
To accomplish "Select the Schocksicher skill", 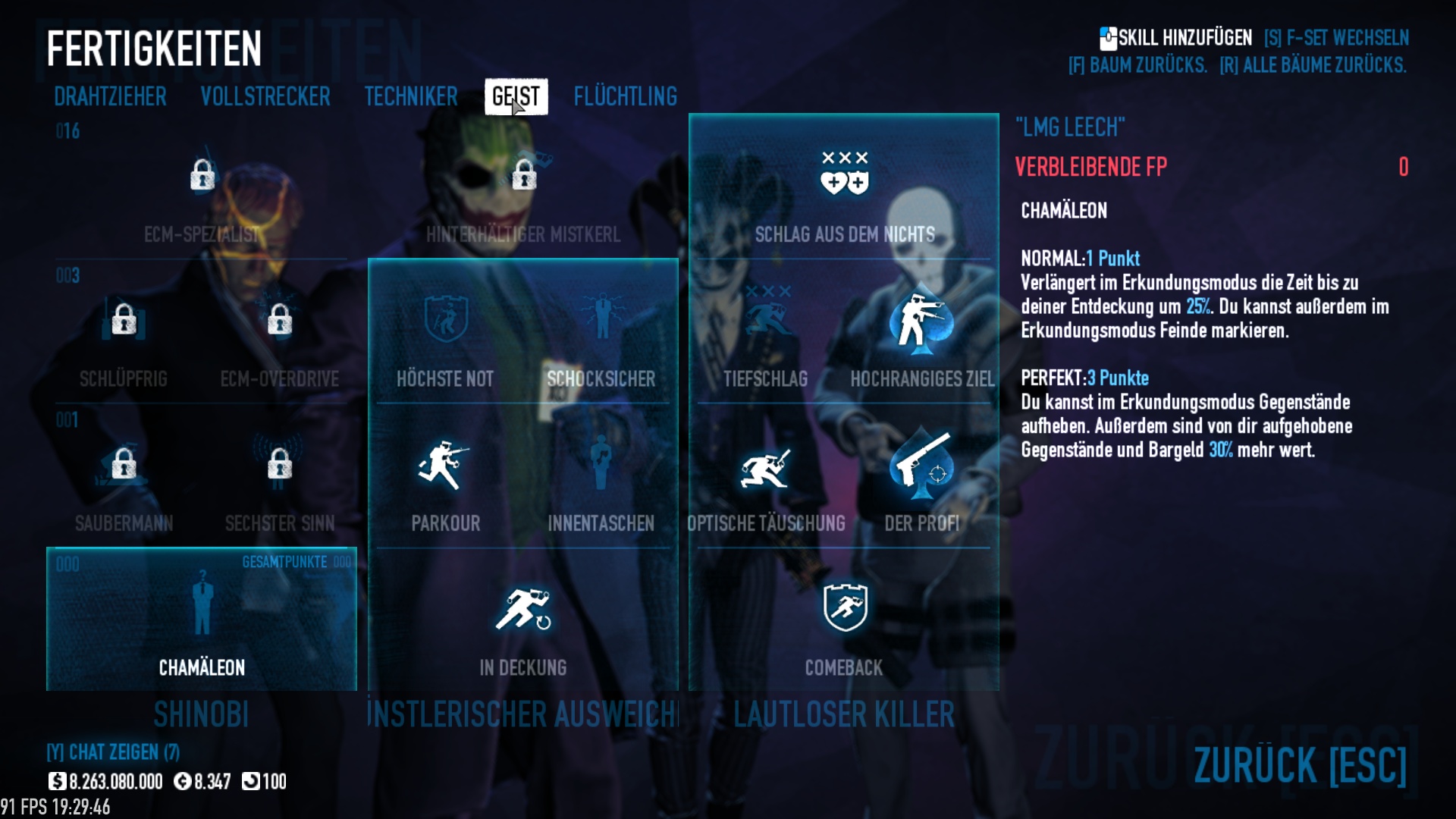I will point(601,322).
